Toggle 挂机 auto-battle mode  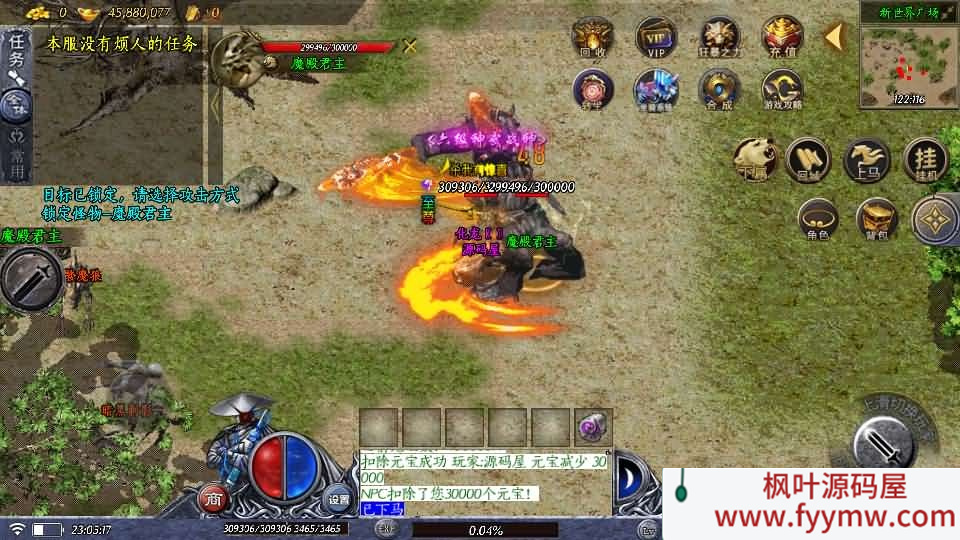(925, 159)
